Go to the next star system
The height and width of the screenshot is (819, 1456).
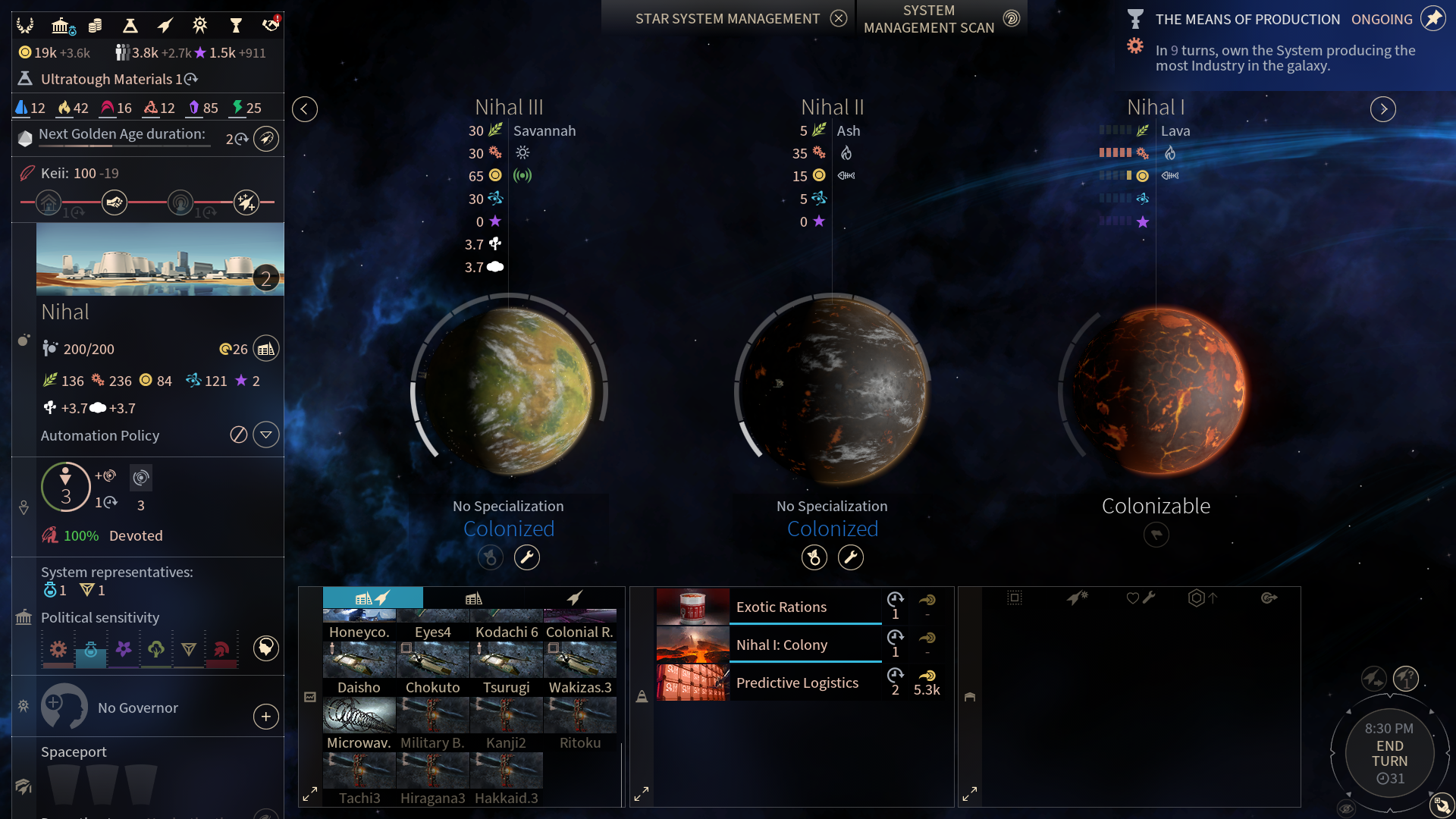[1383, 109]
